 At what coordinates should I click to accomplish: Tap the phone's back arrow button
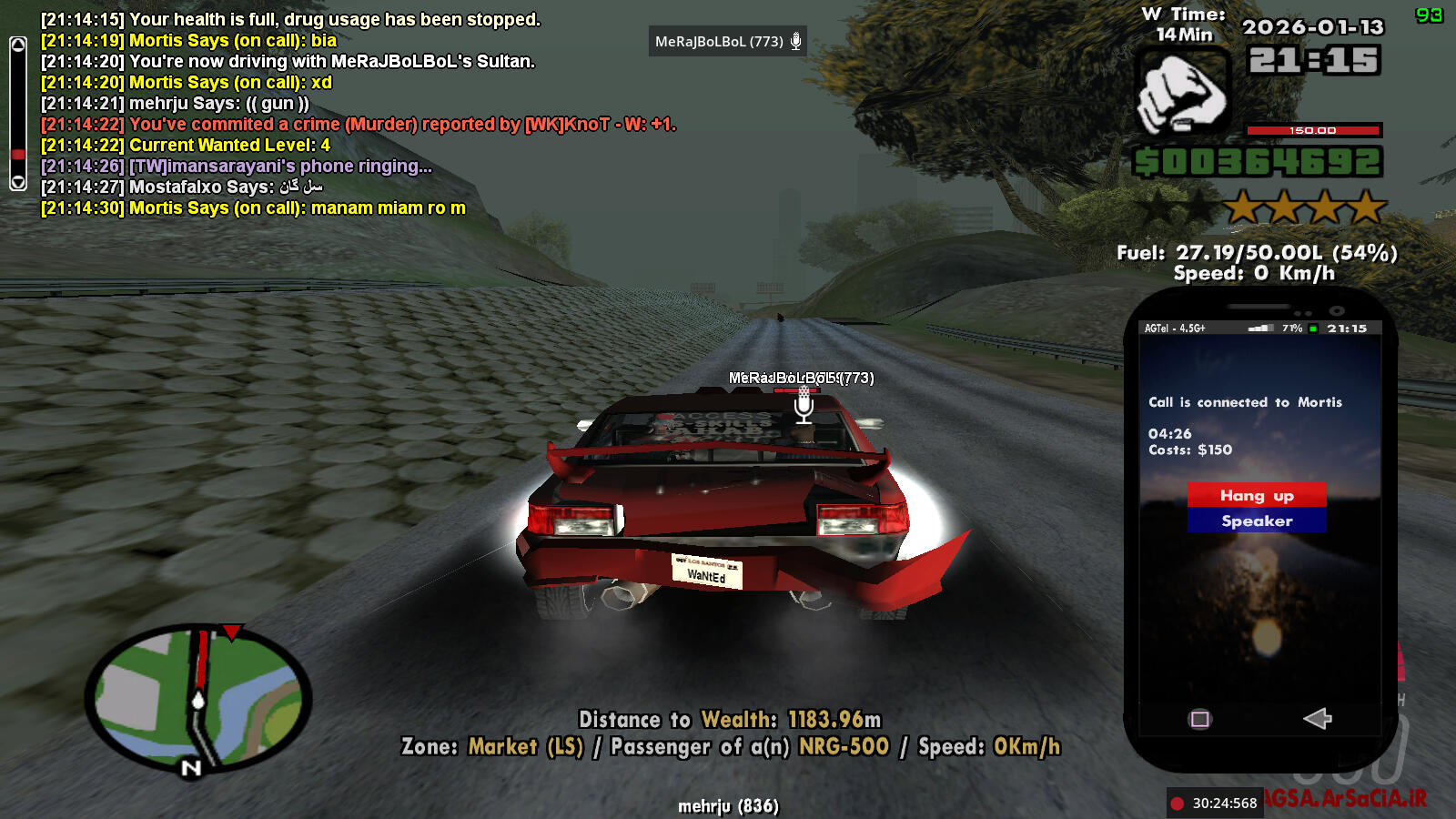pos(1317,719)
